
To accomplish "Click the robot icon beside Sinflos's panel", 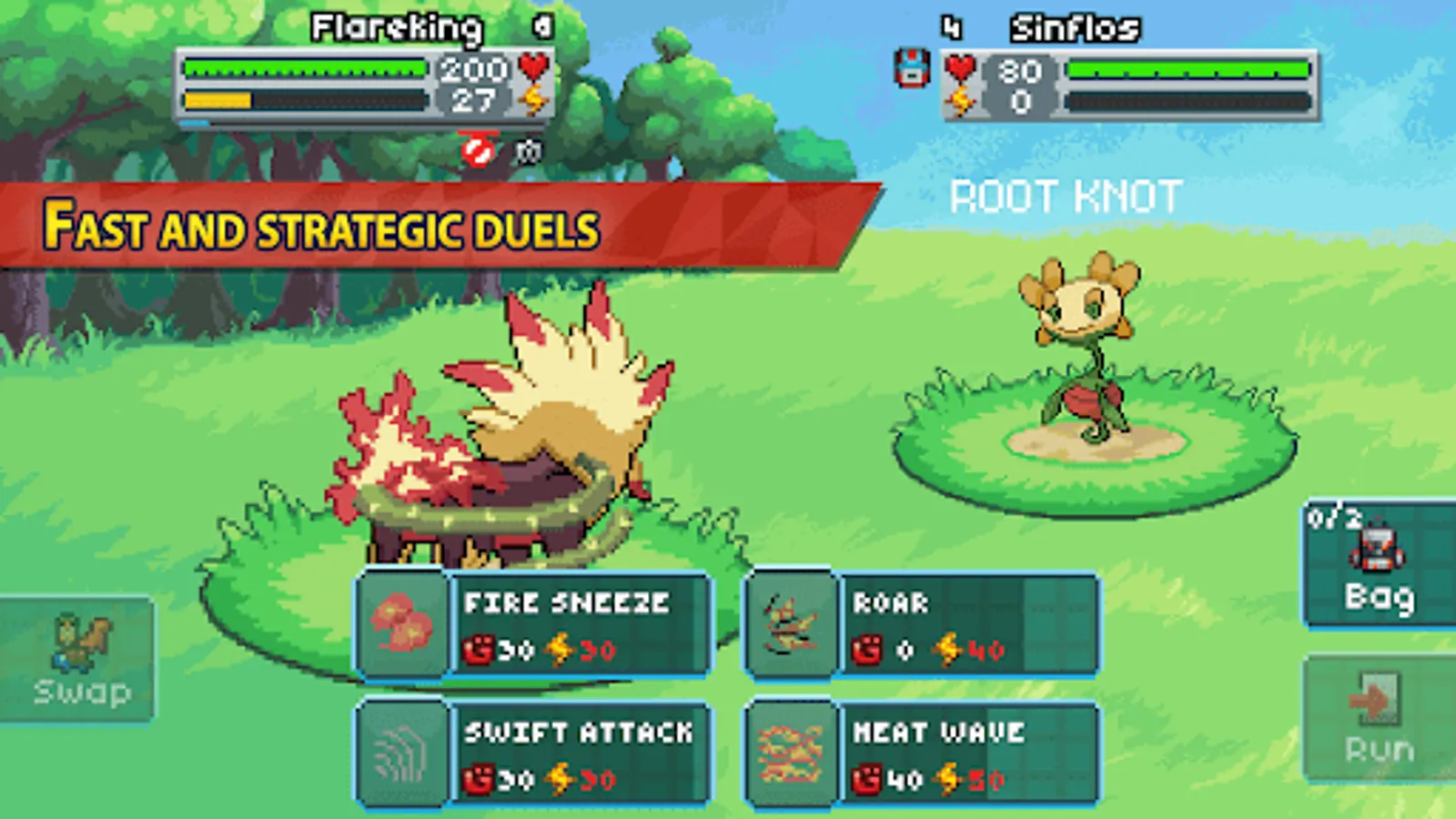I will [911, 66].
